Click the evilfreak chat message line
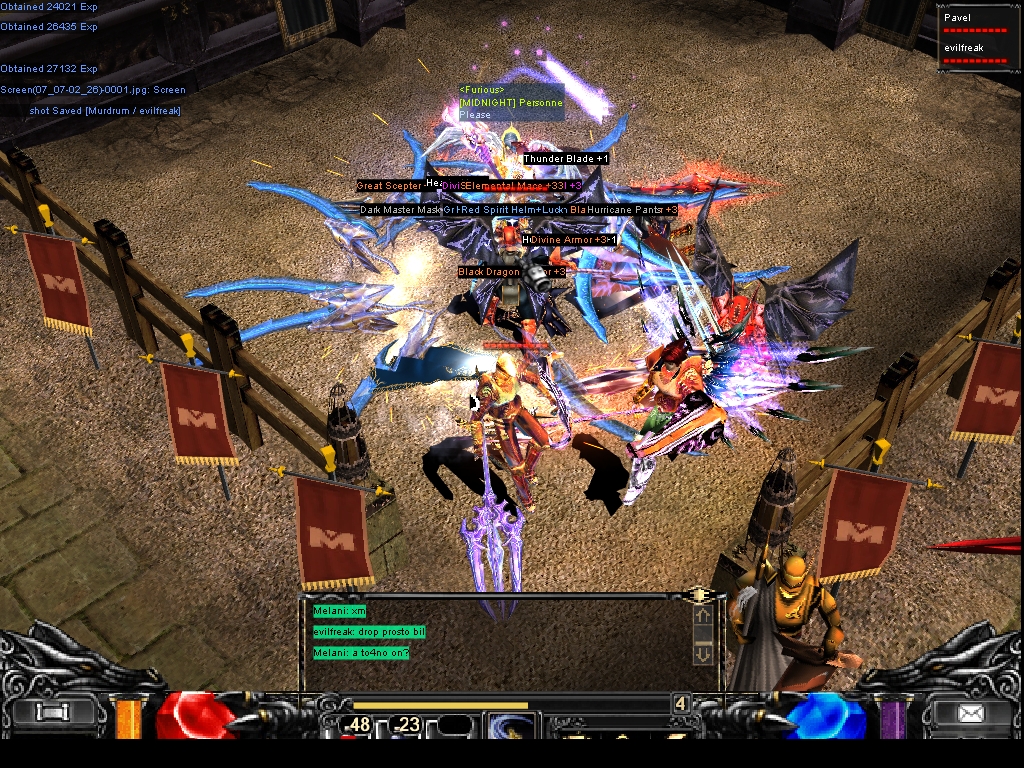Viewport: 1024px width, 768px height. pyautogui.click(x=369, y=632)
